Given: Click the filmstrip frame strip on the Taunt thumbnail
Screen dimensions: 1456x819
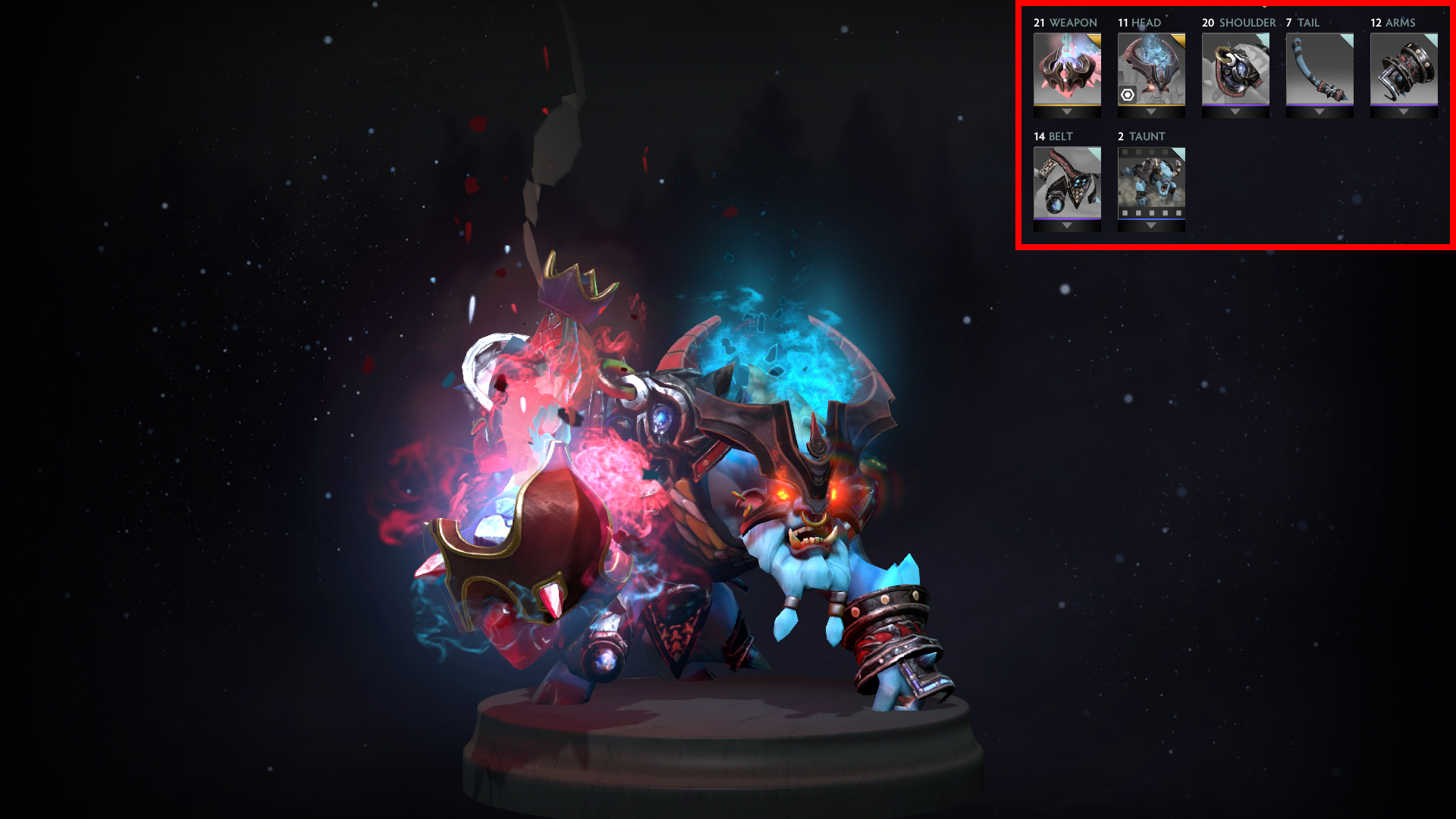Looking at the screenshot, I should point(1150,214).
